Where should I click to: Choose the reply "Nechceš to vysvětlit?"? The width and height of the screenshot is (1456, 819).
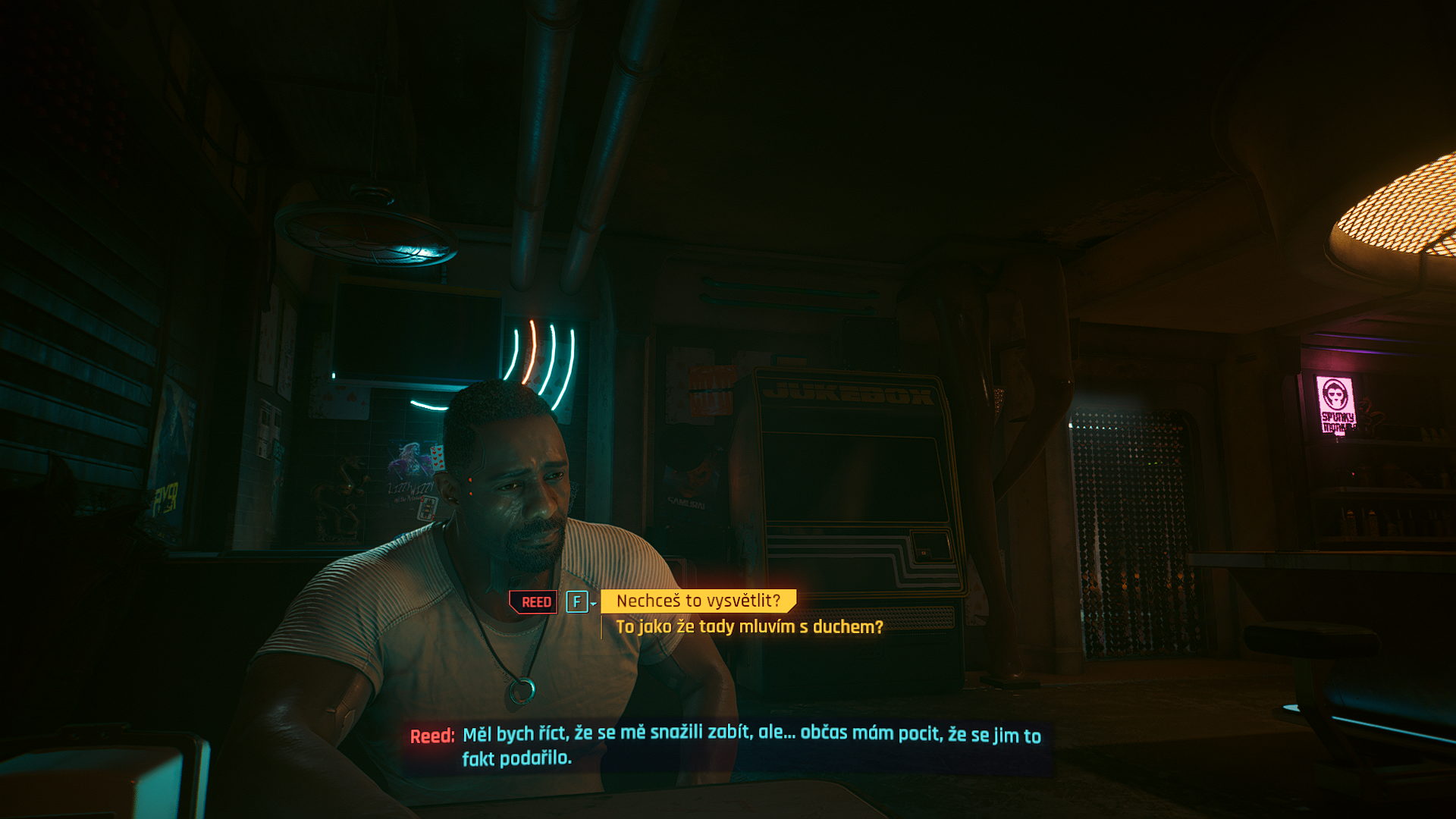(x=698, y=601)
